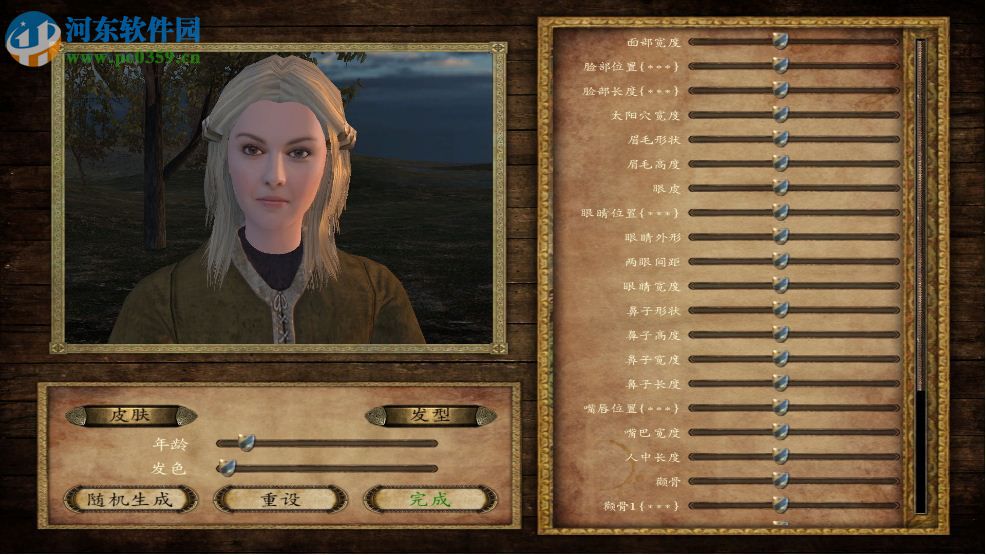
Task: Adjust the 眉毛高度 eyebrow height slider
Action: [780, 163]
